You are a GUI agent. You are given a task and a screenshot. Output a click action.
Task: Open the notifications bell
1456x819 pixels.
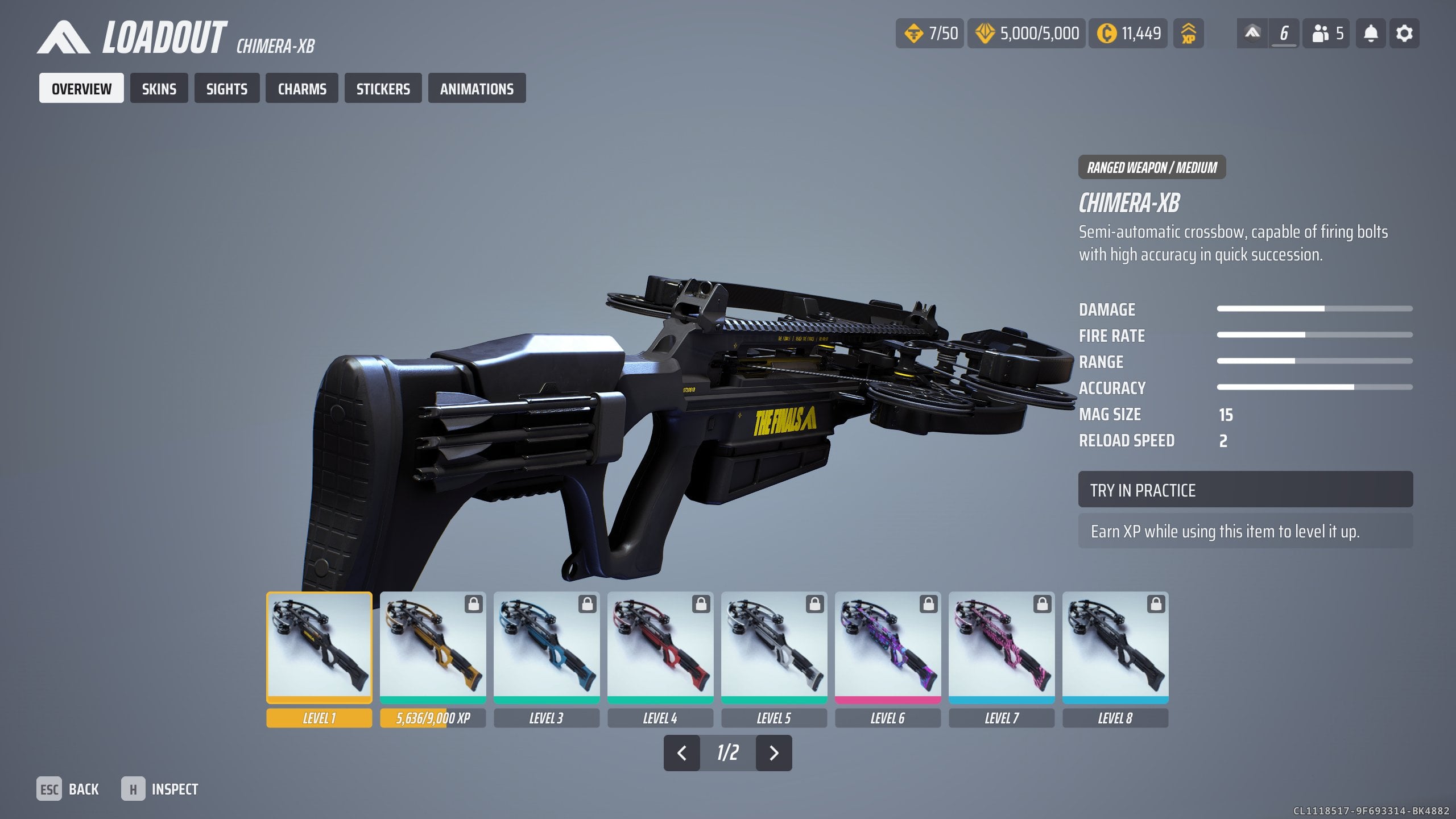click(x=1371, y=34)
